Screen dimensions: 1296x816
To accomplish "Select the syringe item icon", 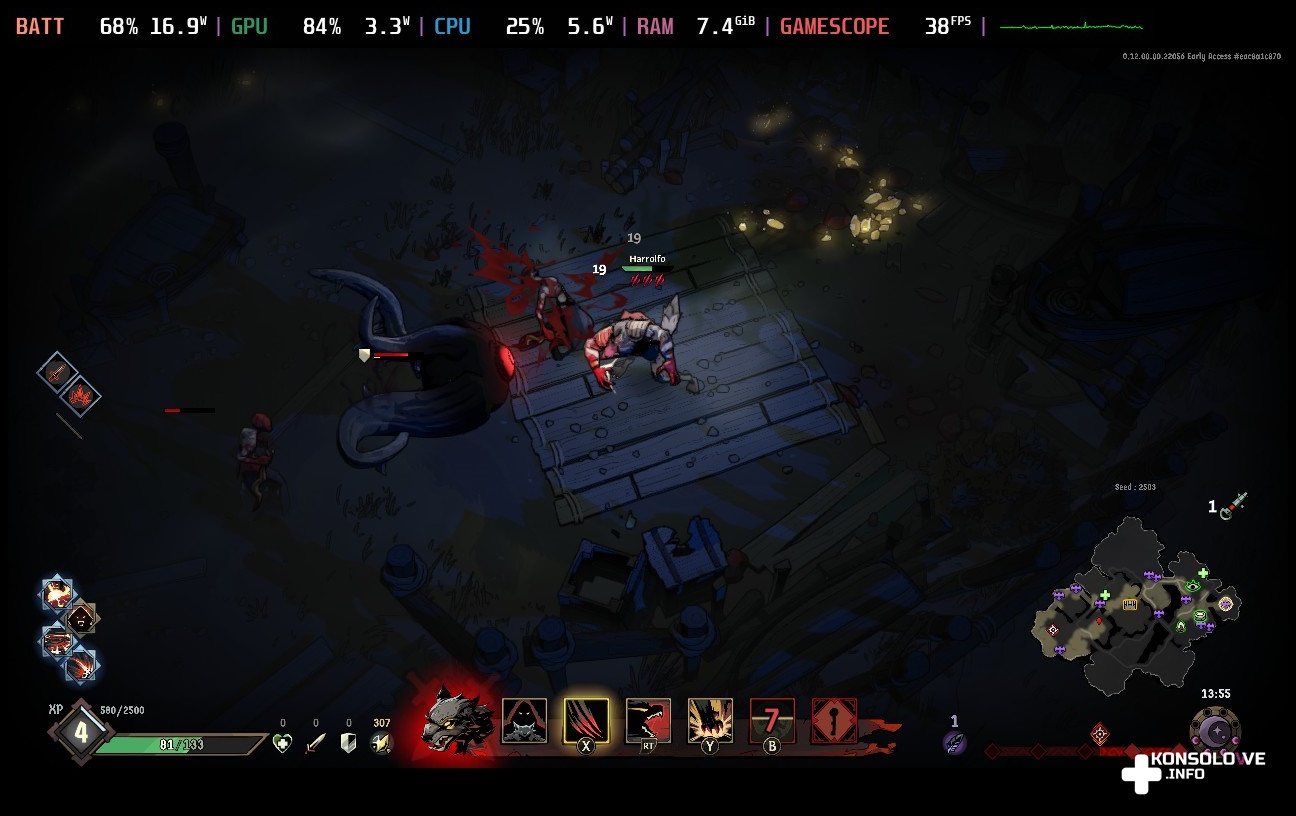I will point(1239,503).
